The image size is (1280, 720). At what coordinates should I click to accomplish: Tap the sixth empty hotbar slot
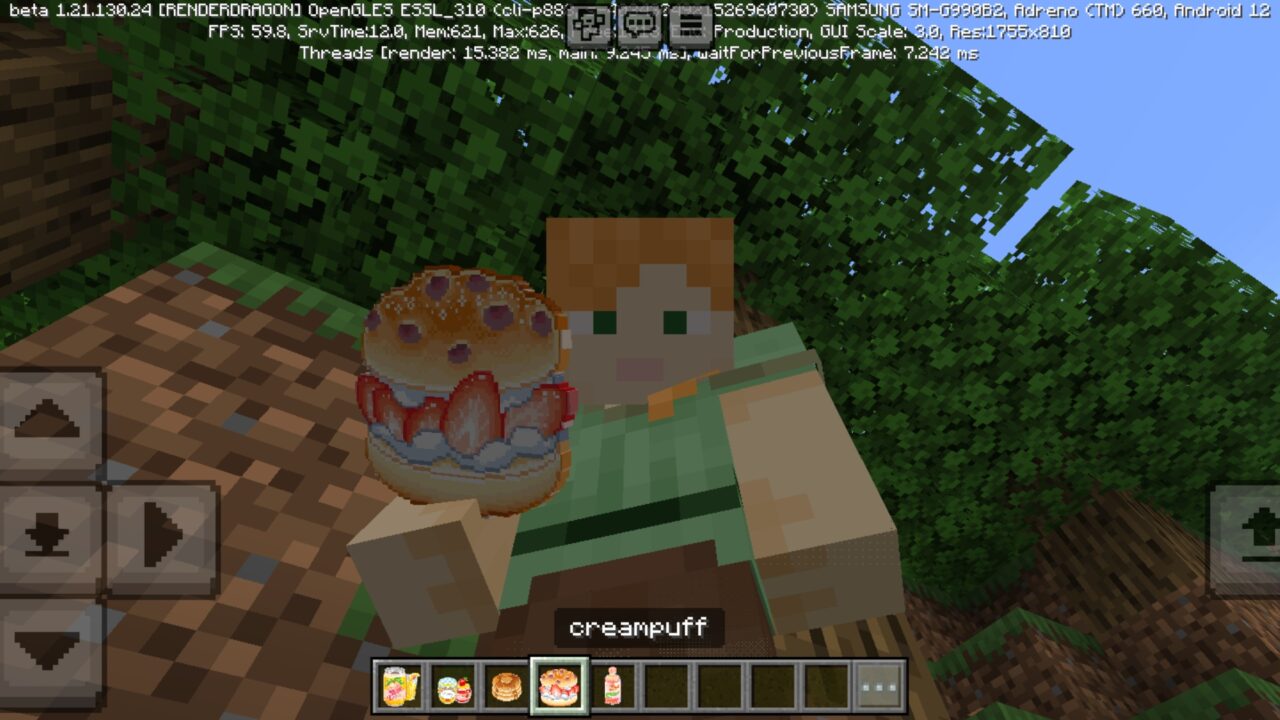(668, 687)
